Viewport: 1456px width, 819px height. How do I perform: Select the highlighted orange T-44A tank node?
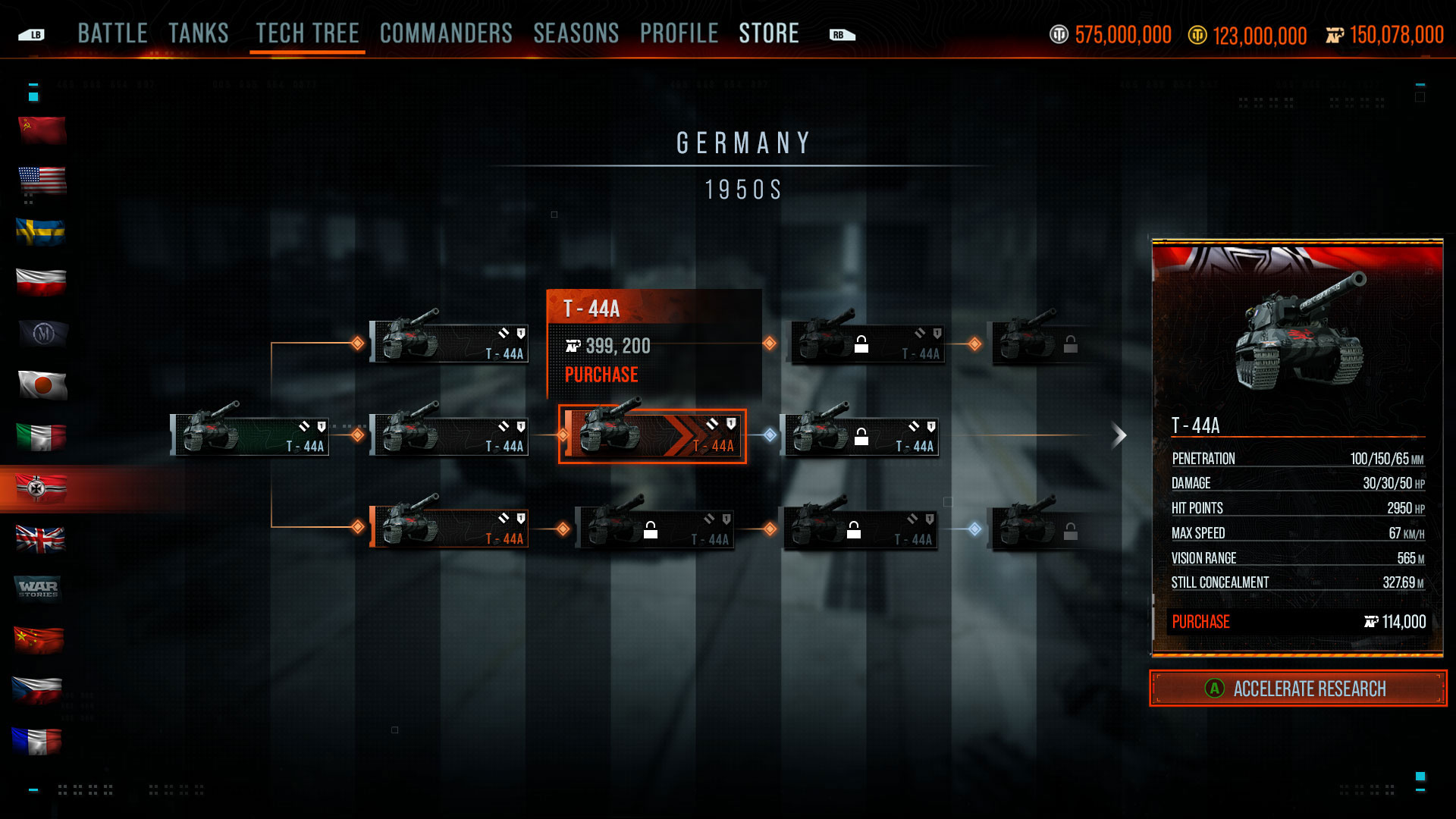click(652, 436)
